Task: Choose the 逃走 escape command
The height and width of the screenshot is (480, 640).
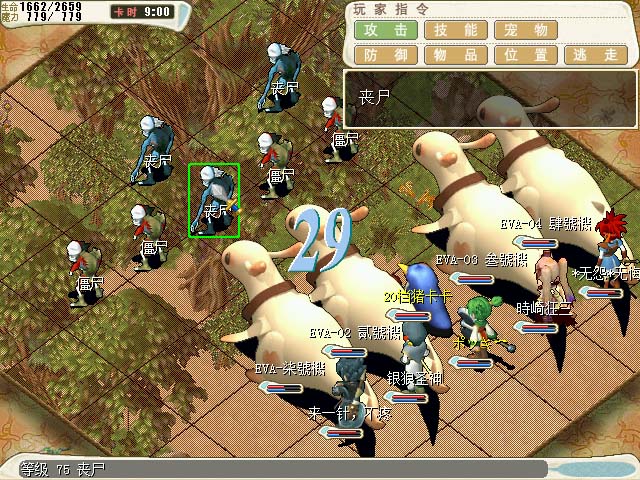Action: [595, 55]
